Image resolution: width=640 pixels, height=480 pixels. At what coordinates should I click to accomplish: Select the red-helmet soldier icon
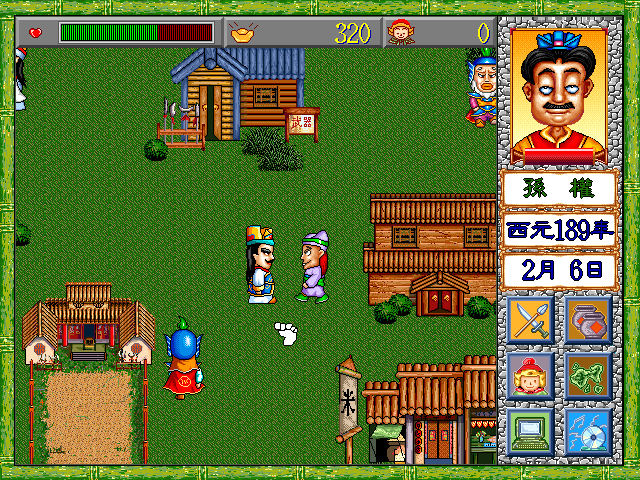531,375
